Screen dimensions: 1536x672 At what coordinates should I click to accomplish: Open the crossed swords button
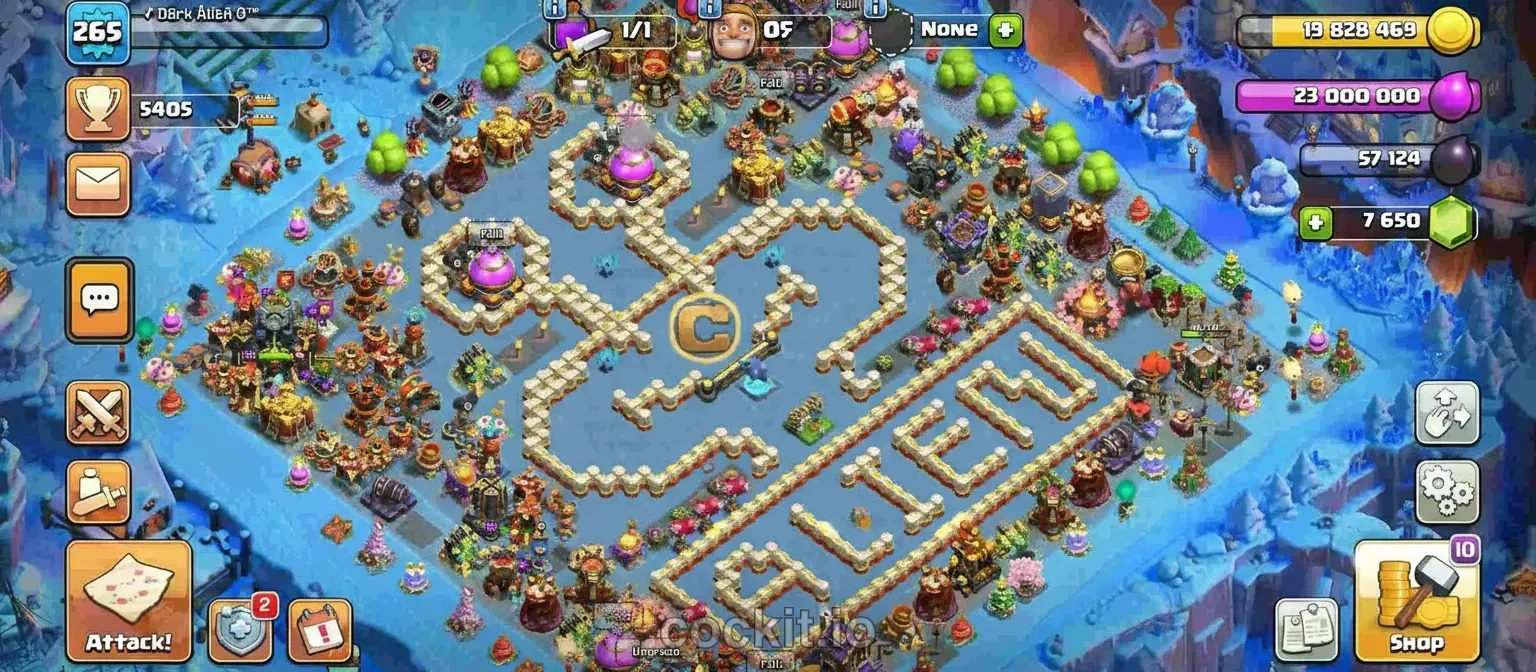point(98,412)
